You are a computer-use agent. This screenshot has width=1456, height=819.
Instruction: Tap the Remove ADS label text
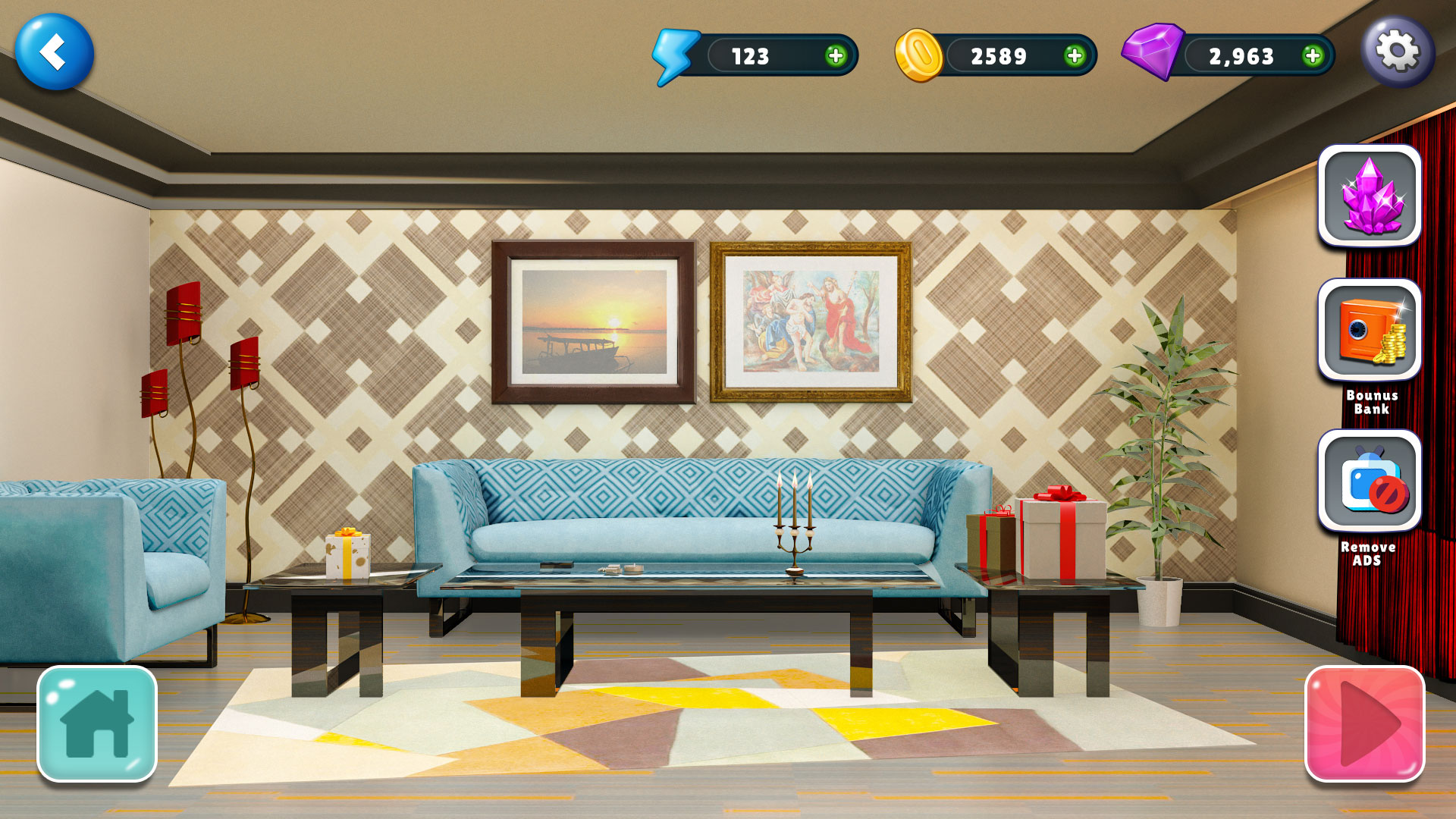(x=1370, y=552)
